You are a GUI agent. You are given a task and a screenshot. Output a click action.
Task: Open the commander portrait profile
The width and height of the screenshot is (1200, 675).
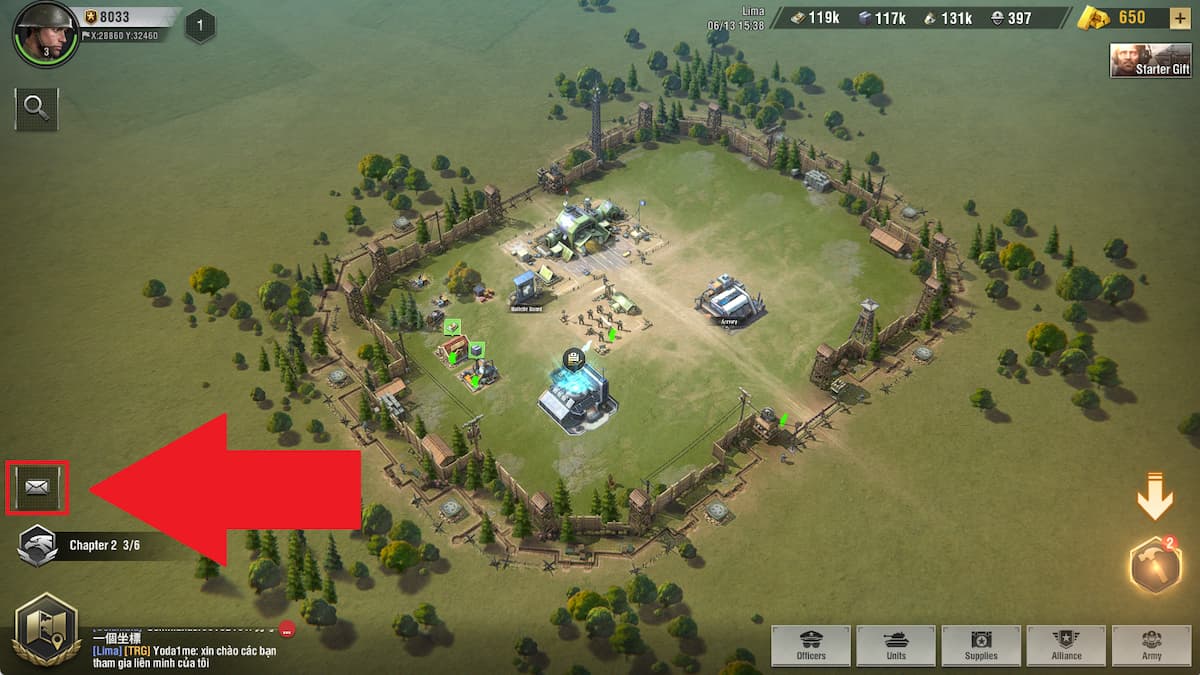[x=45, y=33]
